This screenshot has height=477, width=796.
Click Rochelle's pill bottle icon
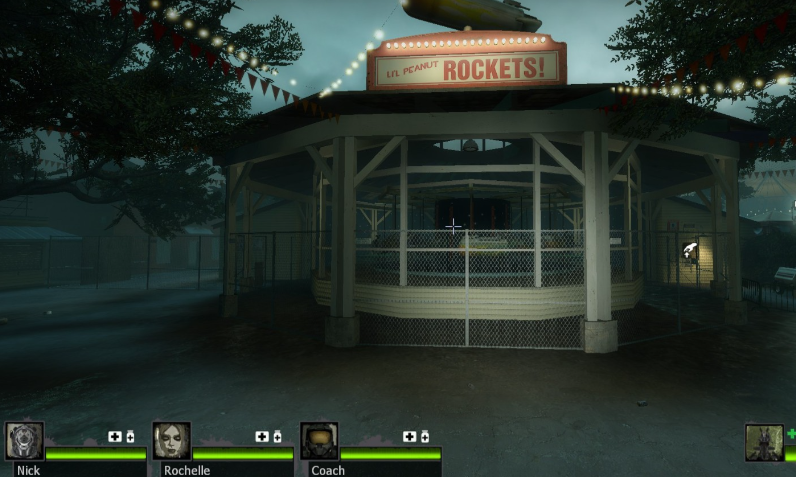[277, 436]
